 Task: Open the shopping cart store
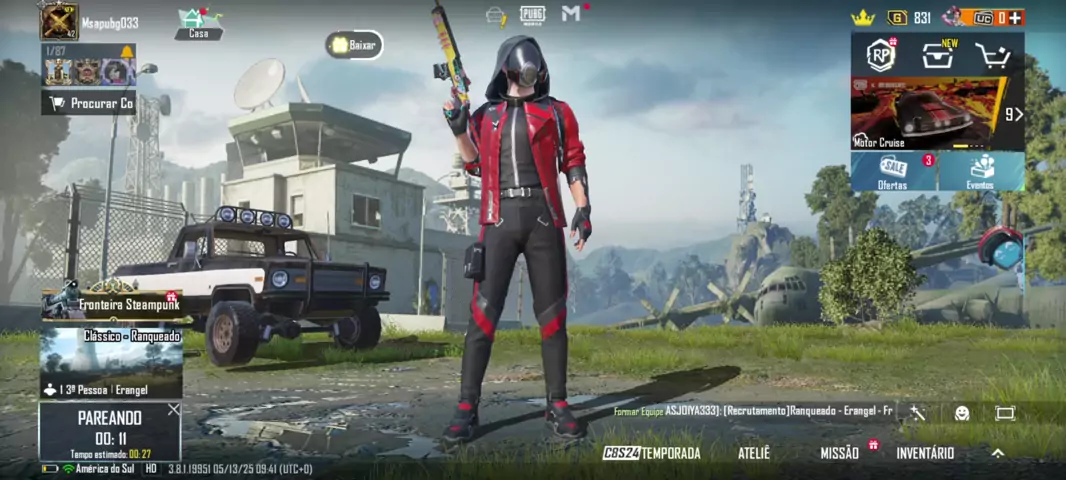pyautogui.click(x=993, y=56)
